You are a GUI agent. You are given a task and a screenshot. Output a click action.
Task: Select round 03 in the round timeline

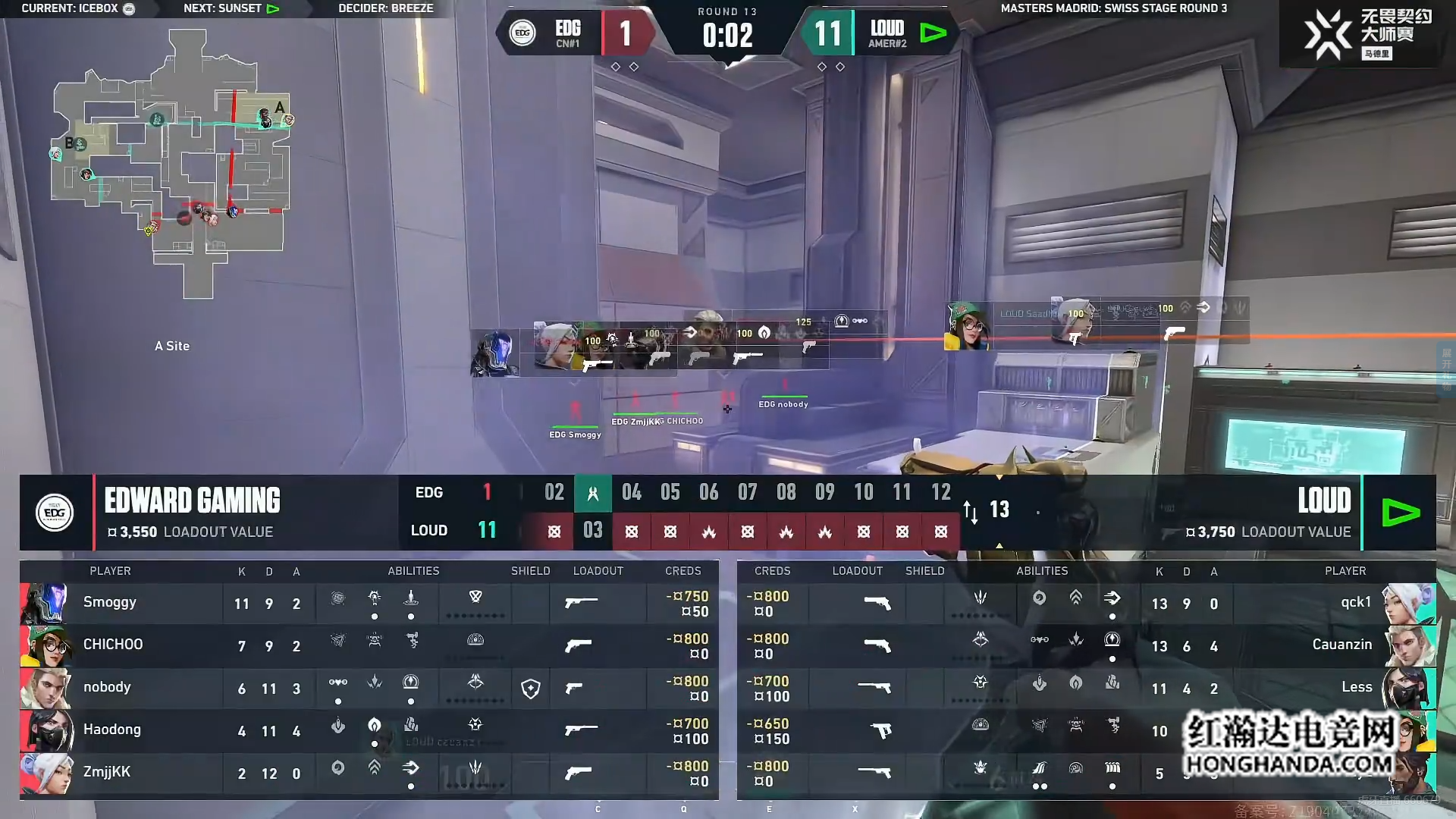592,530
